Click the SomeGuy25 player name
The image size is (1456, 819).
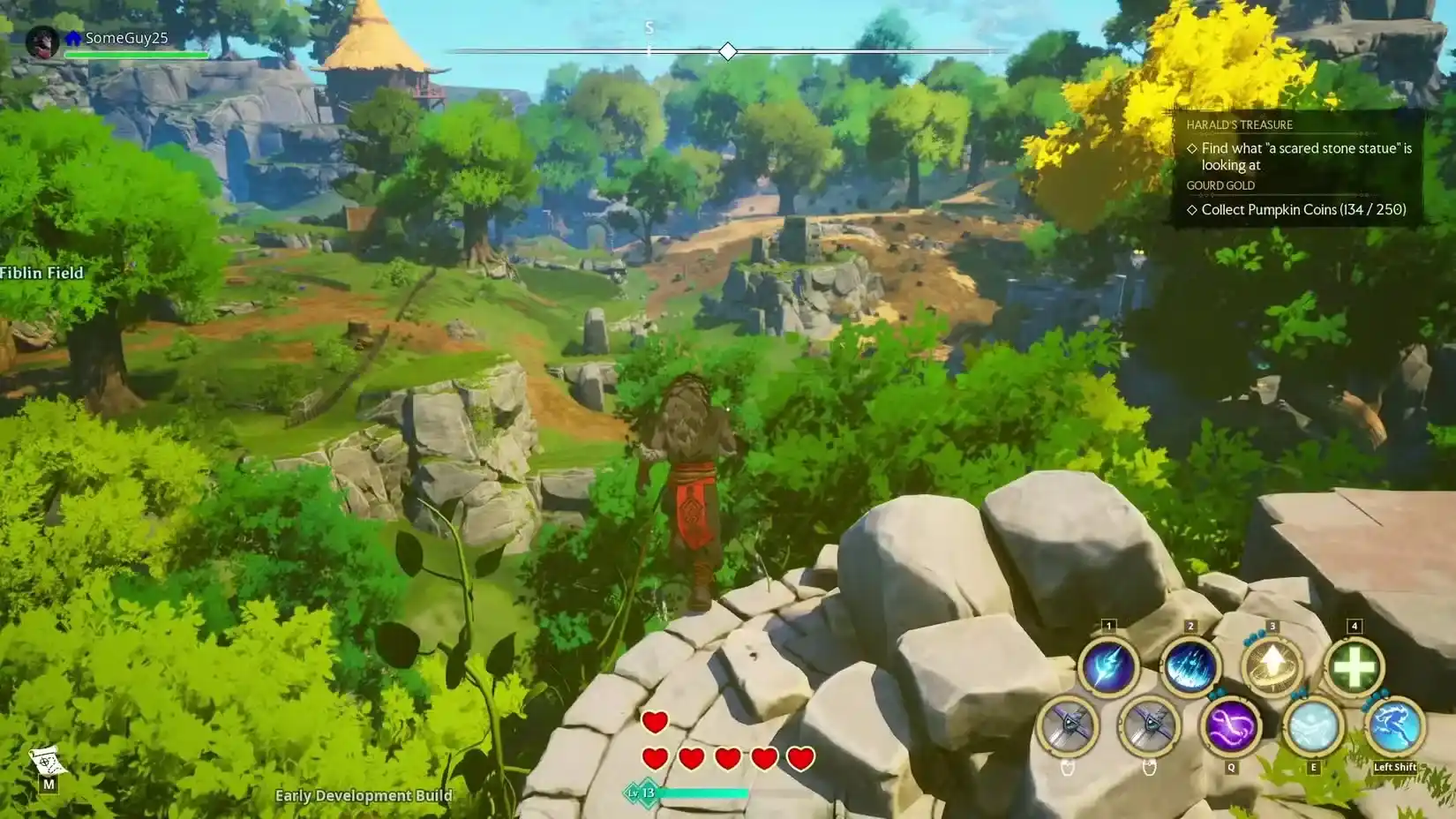pyautogui.click(x=129, y=39)
